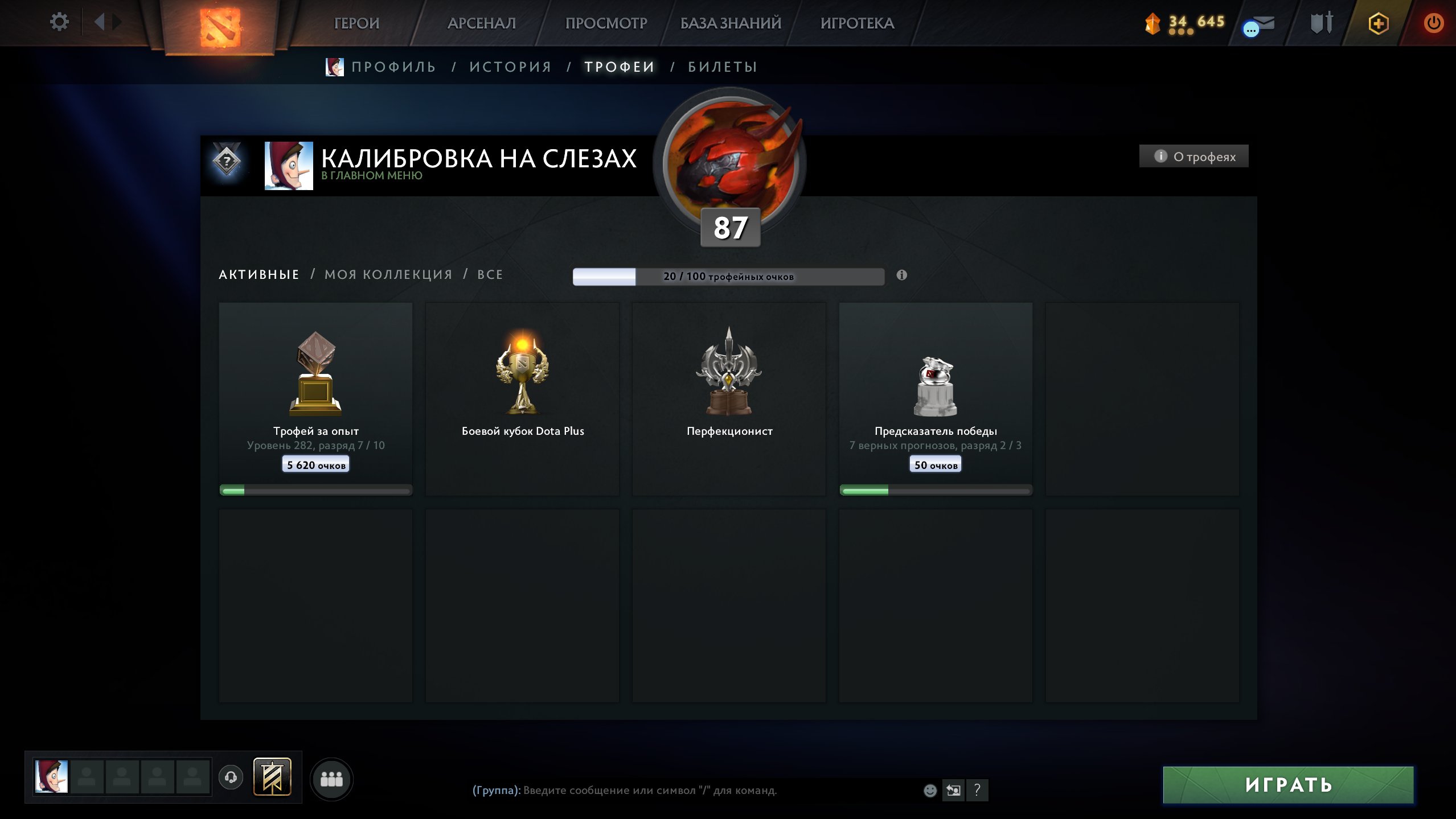Select the Трофей за опыт trophy card
Screen dimensions: 1456x819
pyautogui.click(x=315, y=398)
